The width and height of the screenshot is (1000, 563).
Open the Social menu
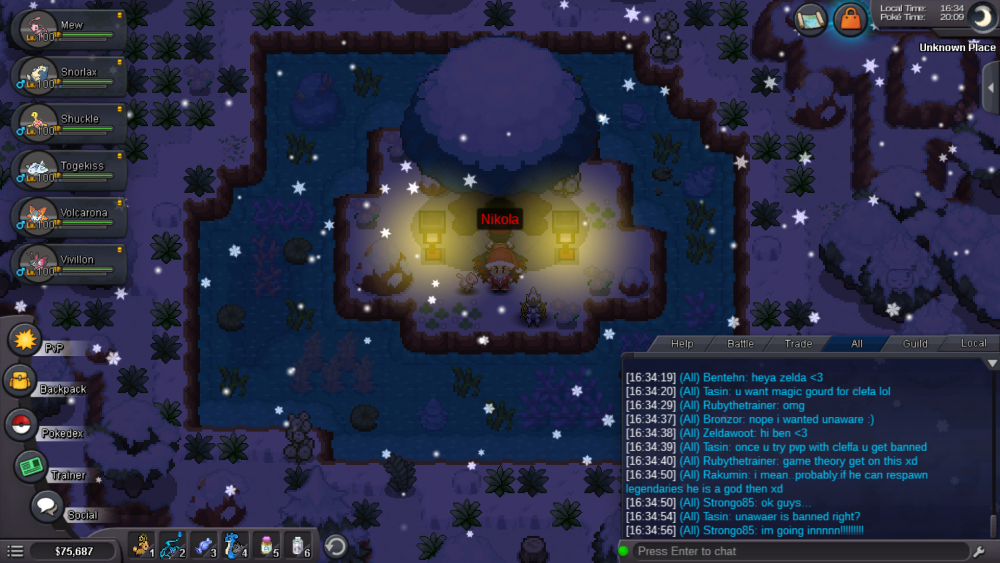point(46,506)
